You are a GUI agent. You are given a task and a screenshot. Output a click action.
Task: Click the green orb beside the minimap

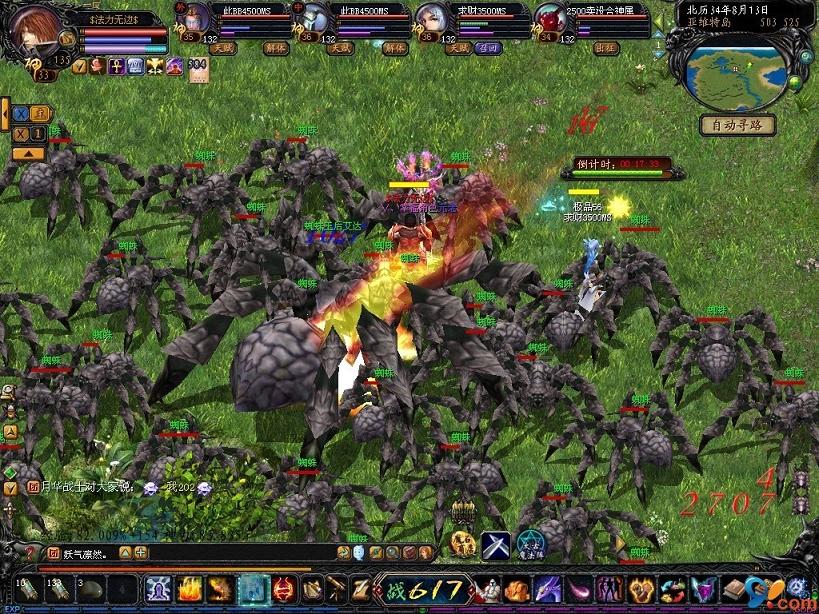click(795, 82)
